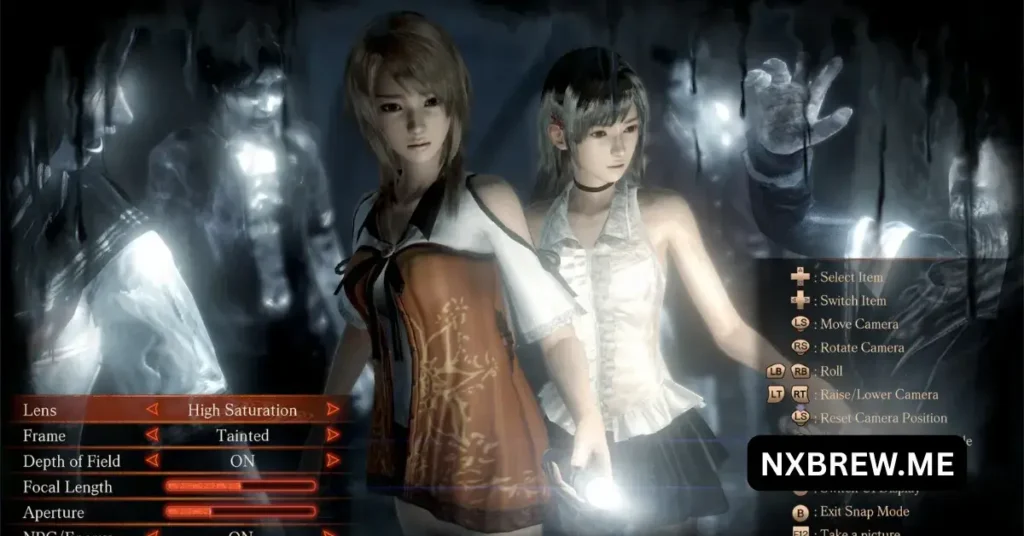This screenshot has height=536, width=1024.
Task: Advance the Tainted frame with right arrow
Action: click(333, 435)
